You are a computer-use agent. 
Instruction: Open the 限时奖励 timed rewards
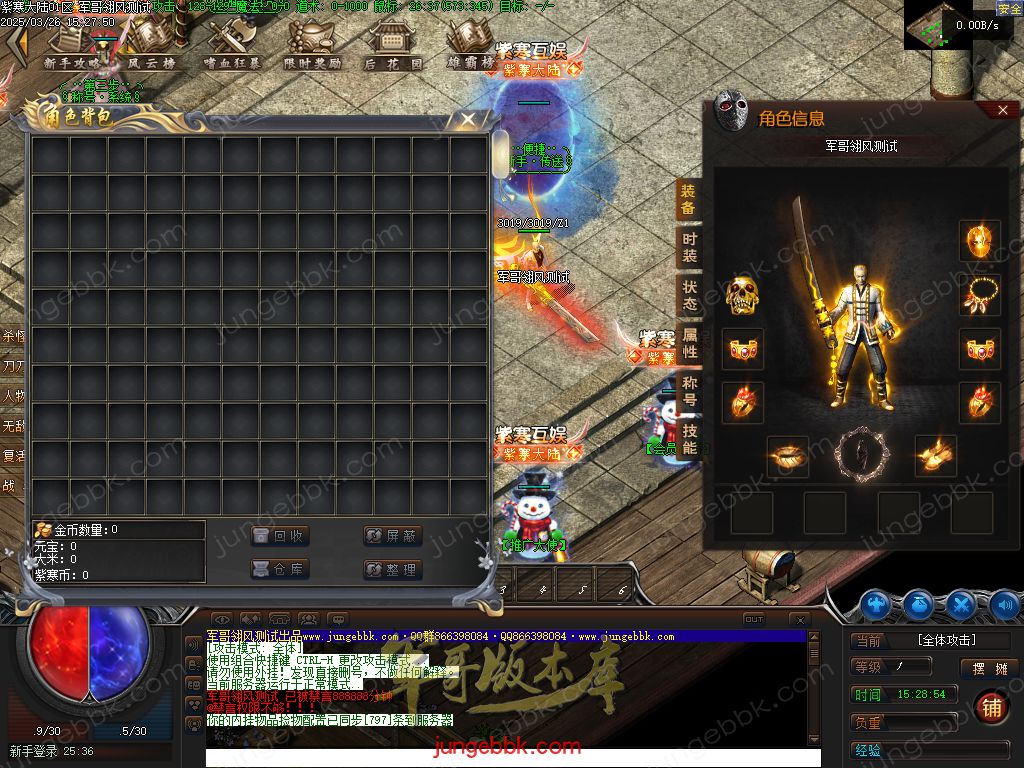(312, 45)
